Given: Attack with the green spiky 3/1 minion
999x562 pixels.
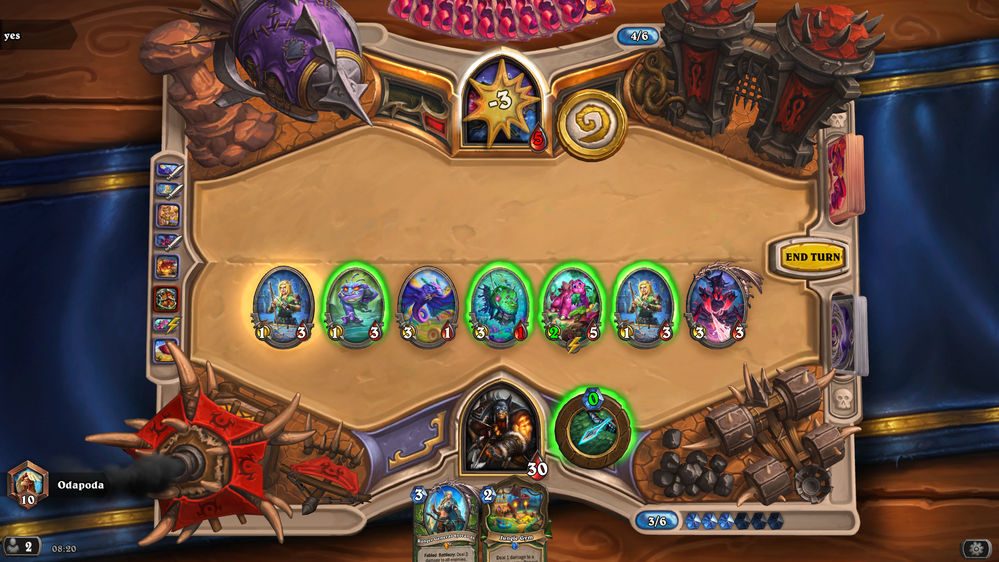Looking at the screenshot, I should point(500,305).
